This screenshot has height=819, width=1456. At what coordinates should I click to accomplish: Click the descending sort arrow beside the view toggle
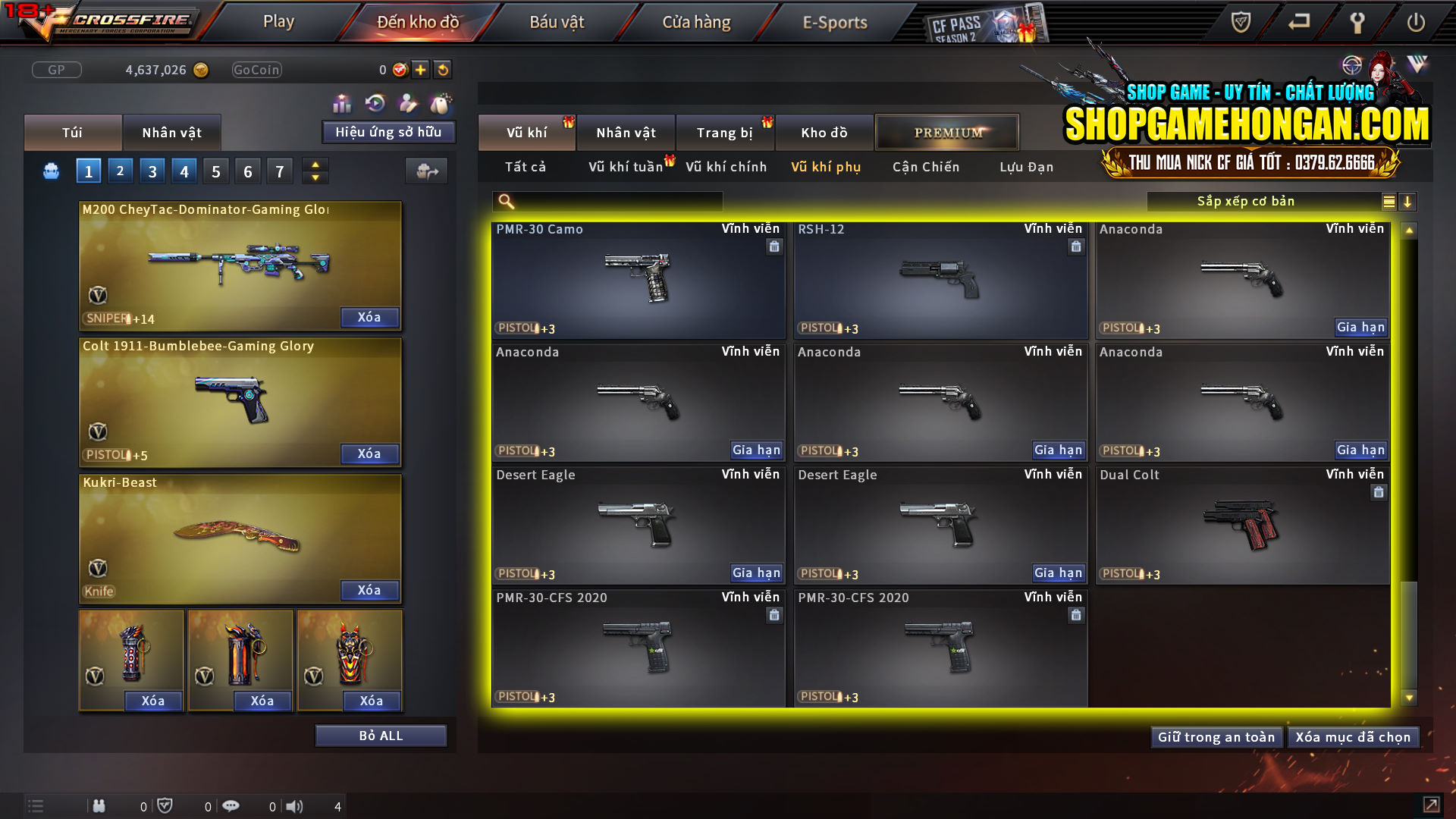pos(1408,202)
